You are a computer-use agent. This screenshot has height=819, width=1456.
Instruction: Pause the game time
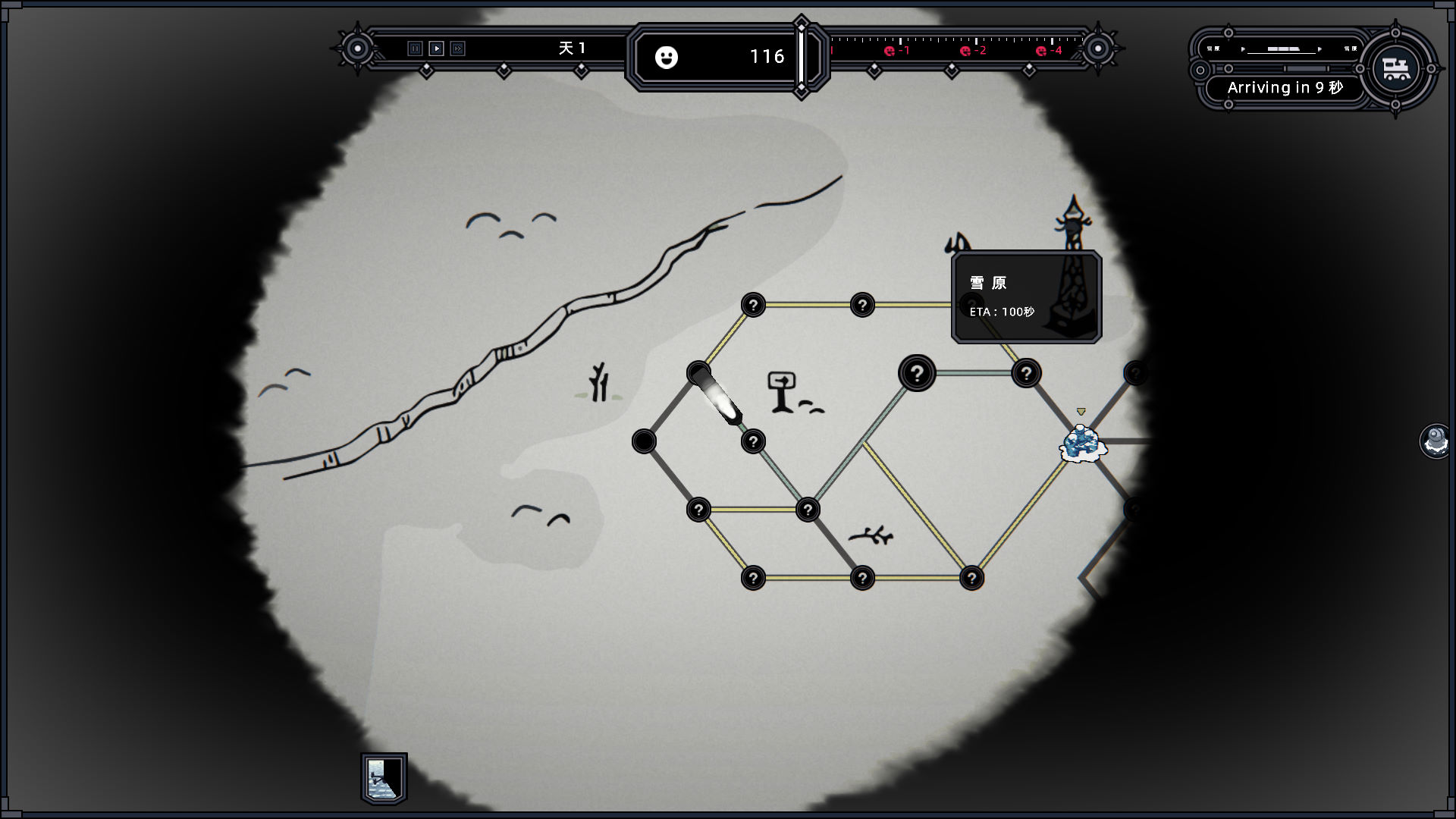[415, 49]
